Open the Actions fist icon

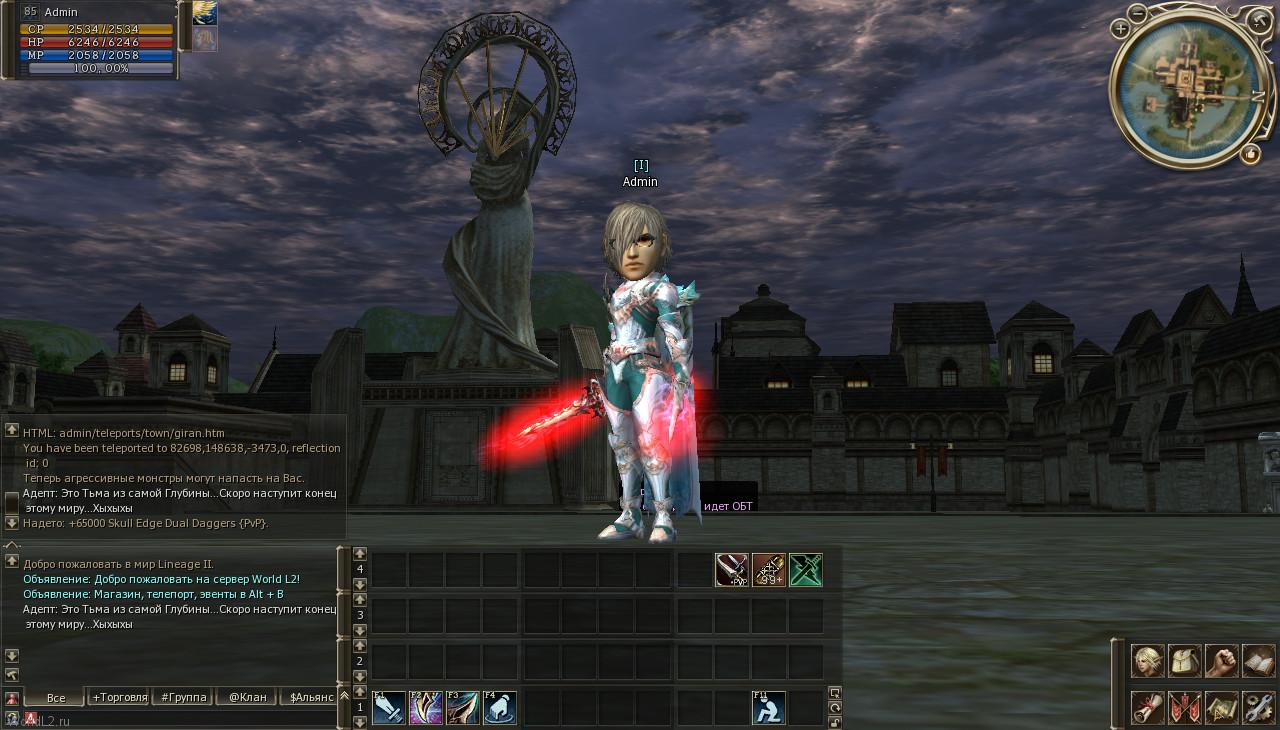pos(1221,661)
